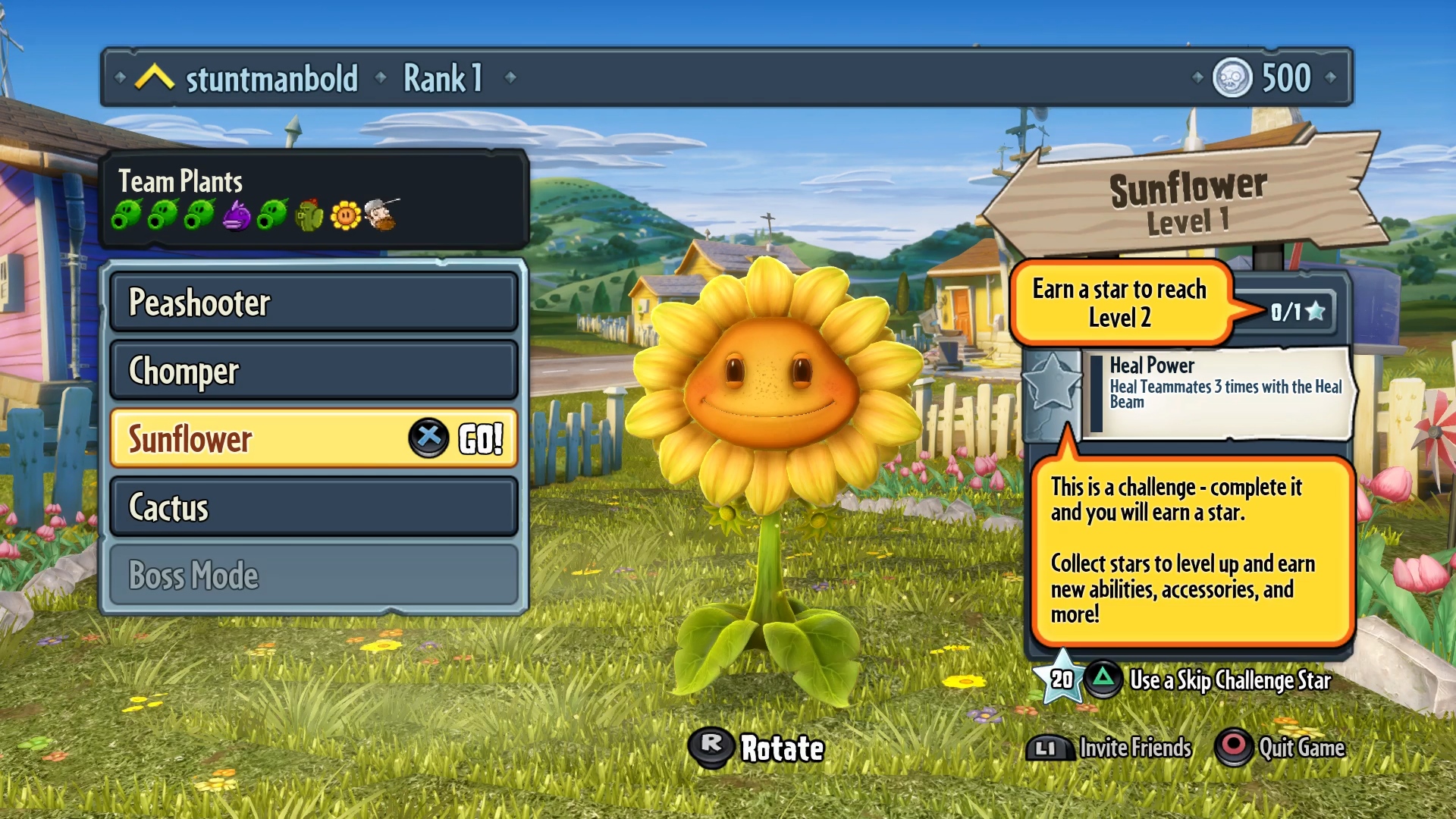The height and width of the screenshot is (819, 1456).
Task: Select Peashooter from the class list
Action: point(314,302)
